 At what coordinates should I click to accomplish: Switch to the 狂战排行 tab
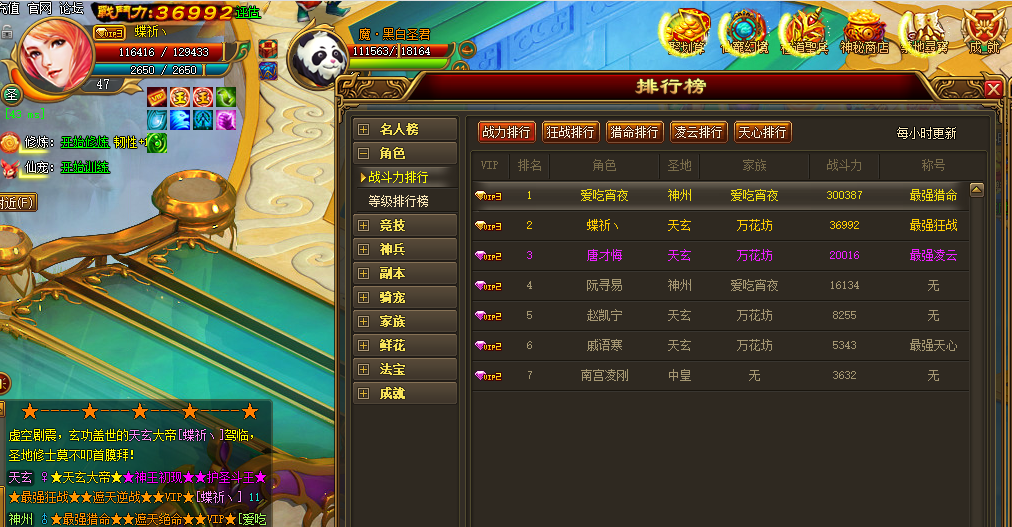570,132
